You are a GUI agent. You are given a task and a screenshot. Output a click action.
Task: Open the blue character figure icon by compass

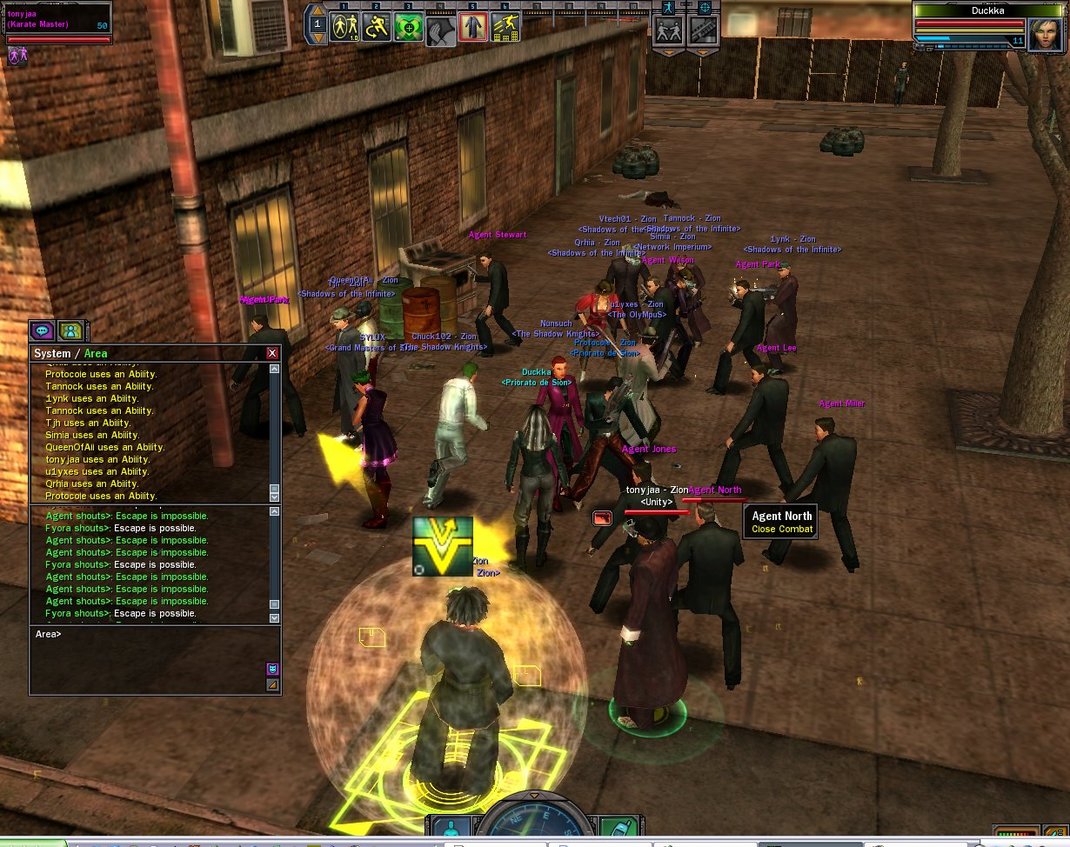pyautogui.click(x=449, y=829)
